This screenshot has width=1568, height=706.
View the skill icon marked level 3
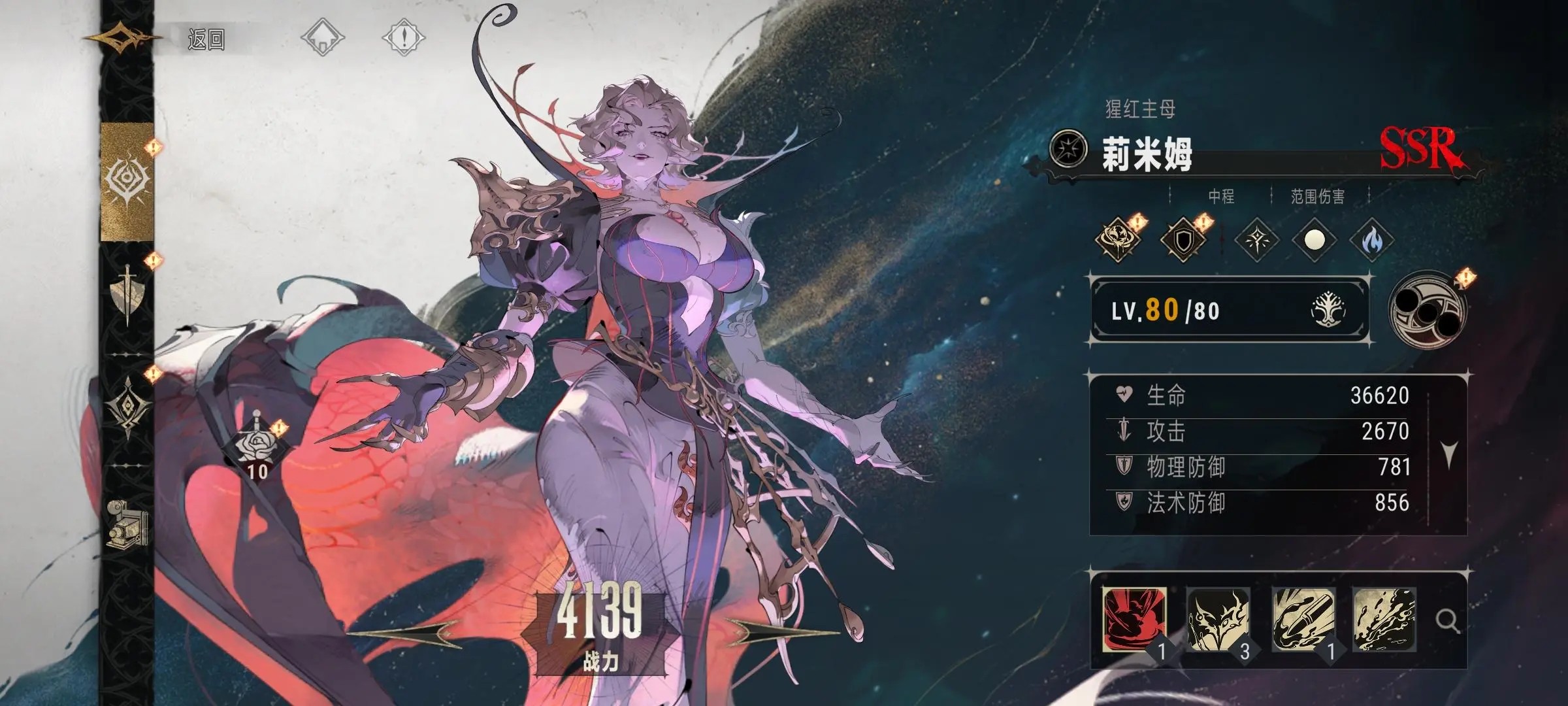point(1218,619)
